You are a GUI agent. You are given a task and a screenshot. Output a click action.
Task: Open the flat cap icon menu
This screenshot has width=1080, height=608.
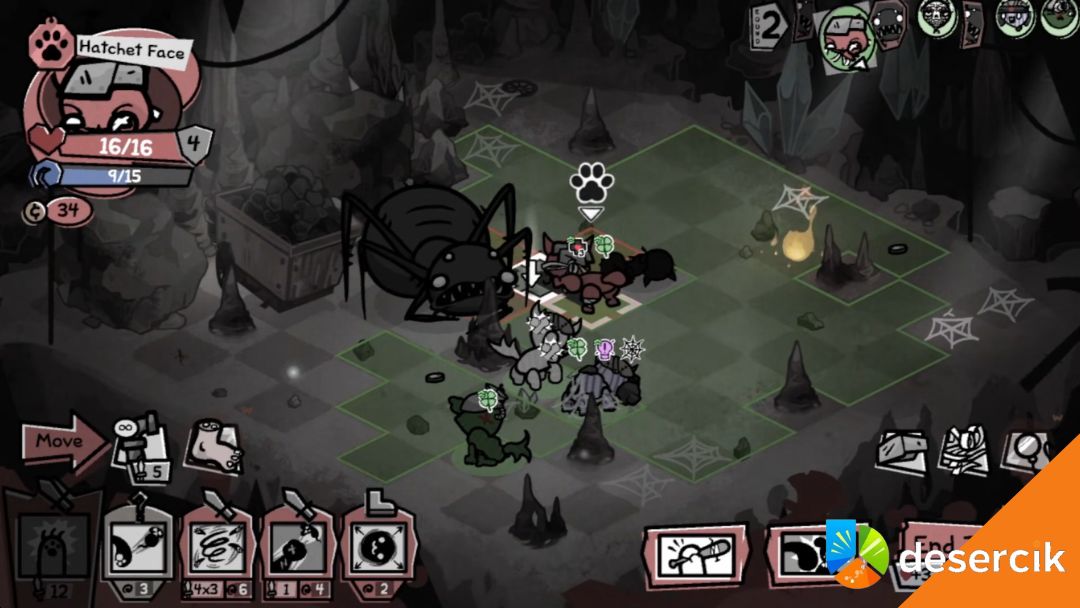pos(904,451)
